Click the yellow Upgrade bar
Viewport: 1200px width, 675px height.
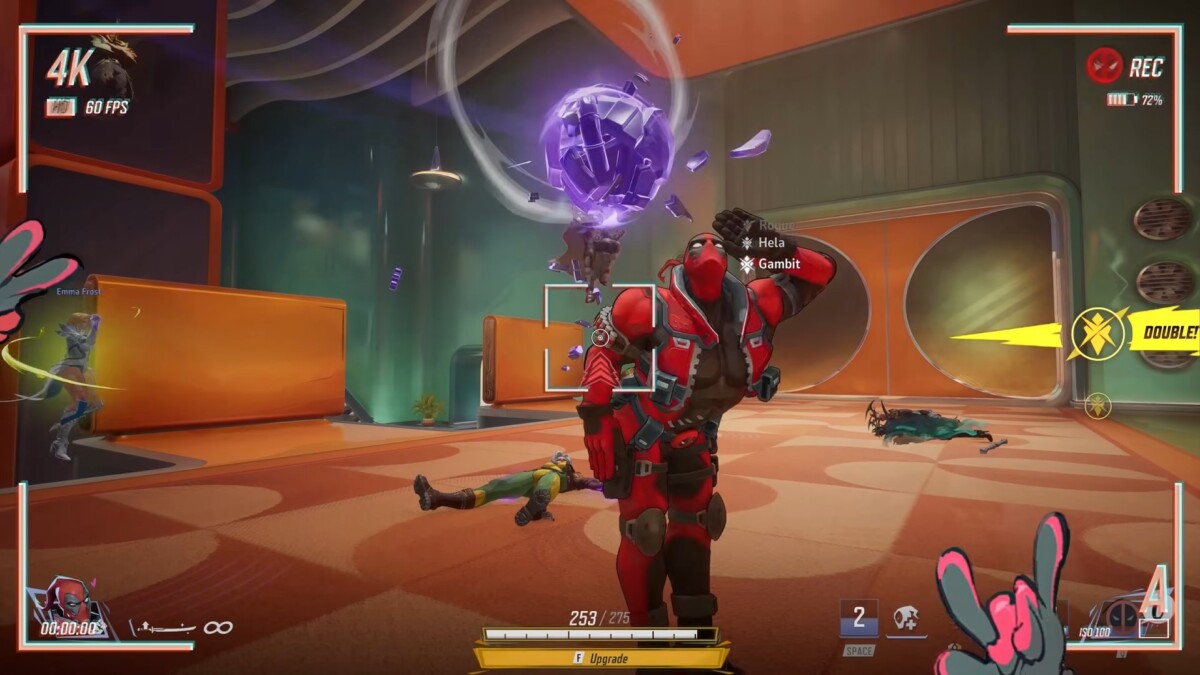tap(601, 658)
